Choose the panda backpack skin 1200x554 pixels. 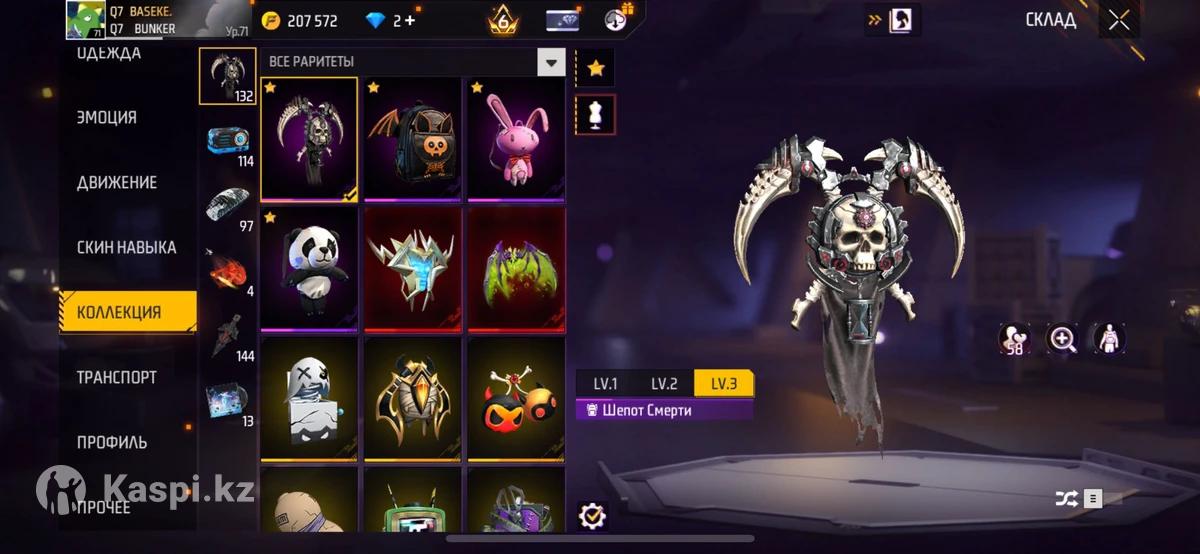pos(309,268)
